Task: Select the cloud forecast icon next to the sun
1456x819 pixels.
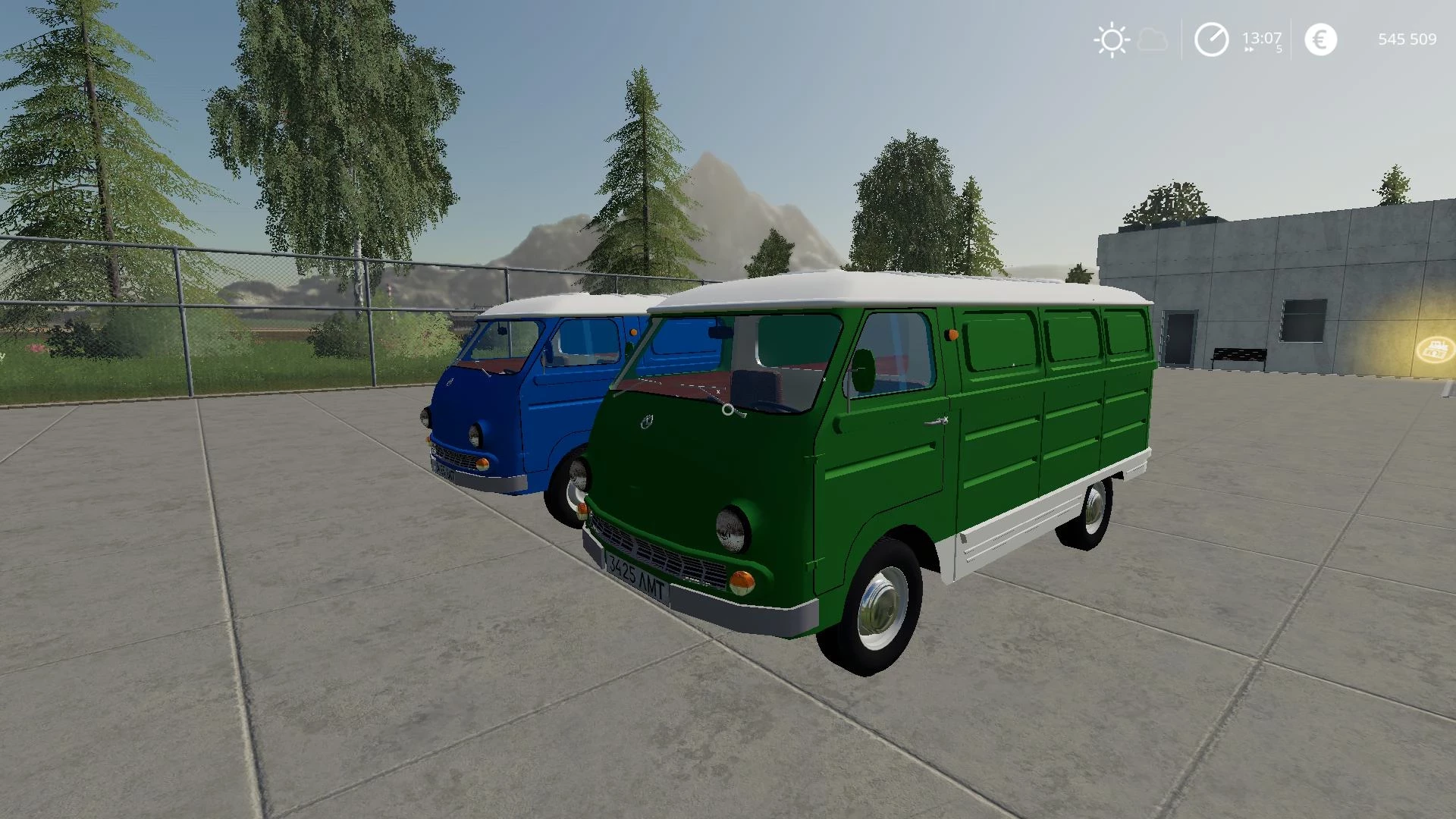Action: click(x=1151, y=40)
